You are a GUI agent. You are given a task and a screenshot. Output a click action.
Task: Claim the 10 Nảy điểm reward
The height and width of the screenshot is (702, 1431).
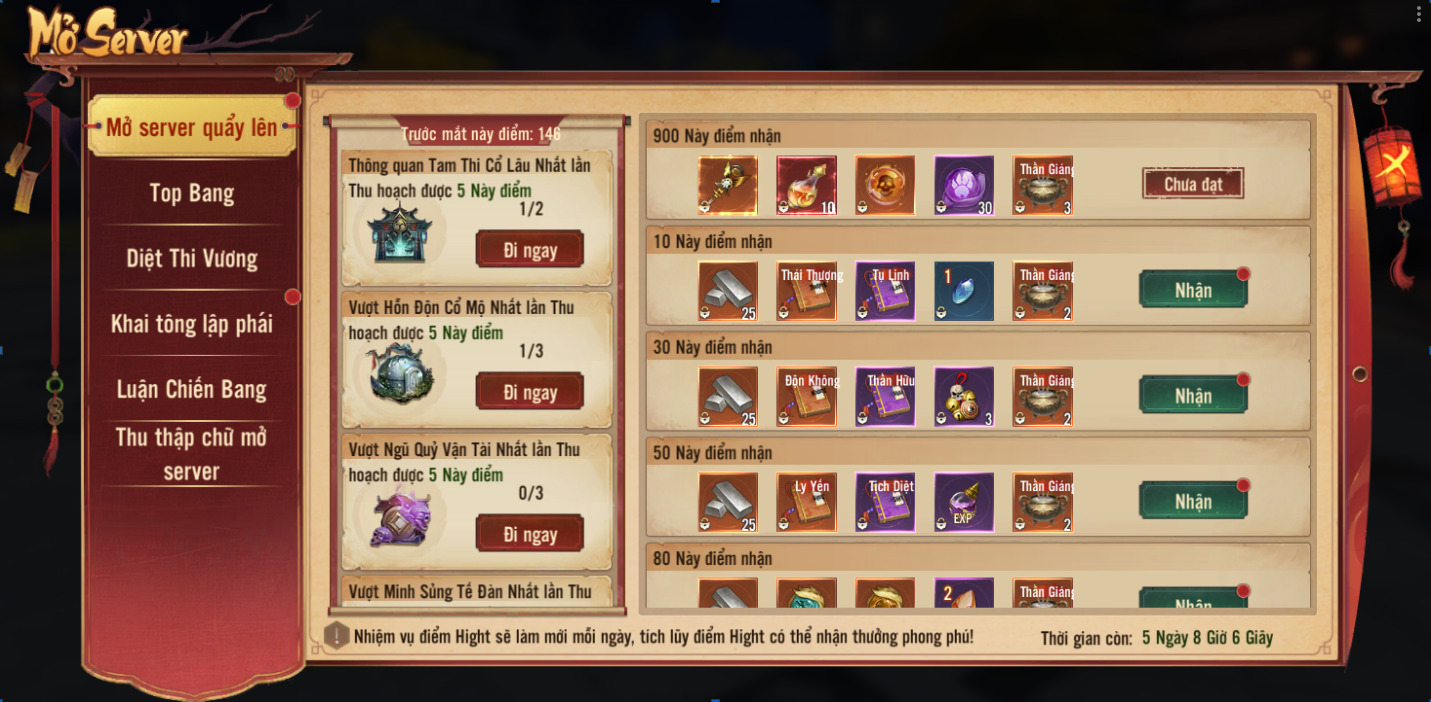coord(1193,290)
